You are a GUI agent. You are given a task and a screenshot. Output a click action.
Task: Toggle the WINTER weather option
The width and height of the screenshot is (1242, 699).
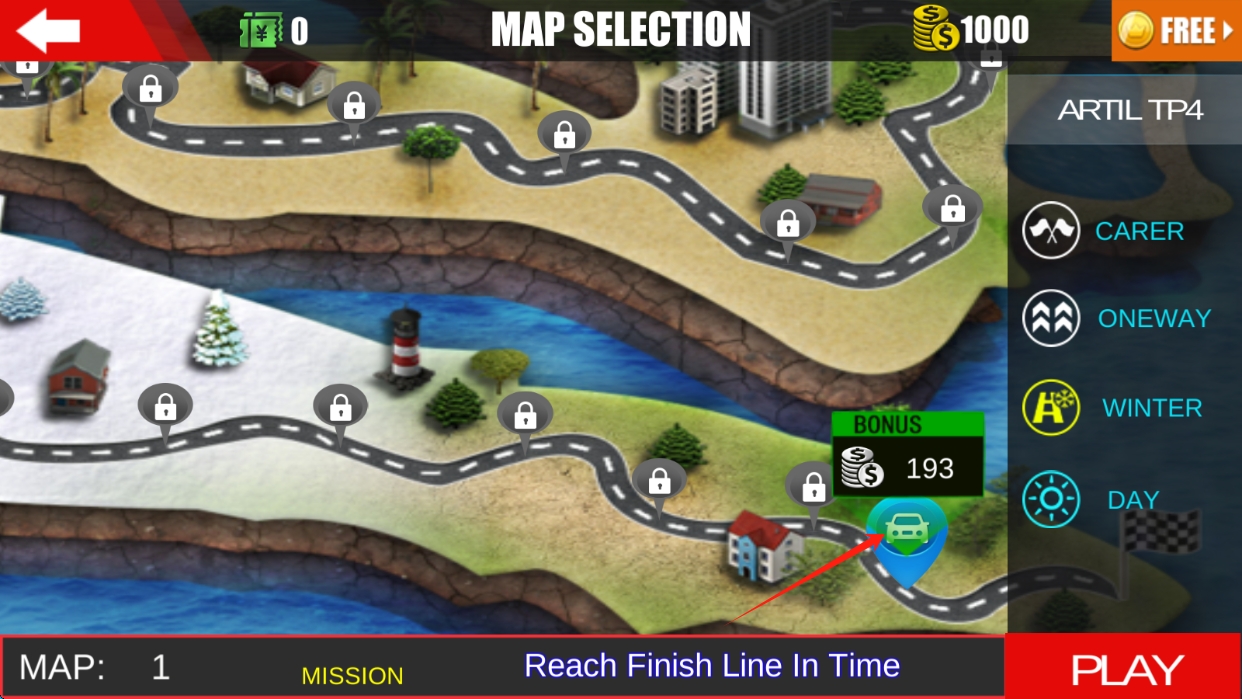[1112, 408]
